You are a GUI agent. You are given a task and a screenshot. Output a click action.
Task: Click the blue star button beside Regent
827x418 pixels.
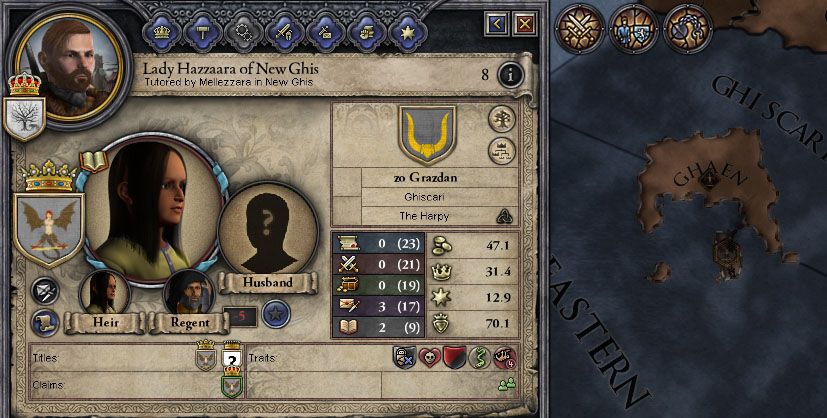(274, 315)
